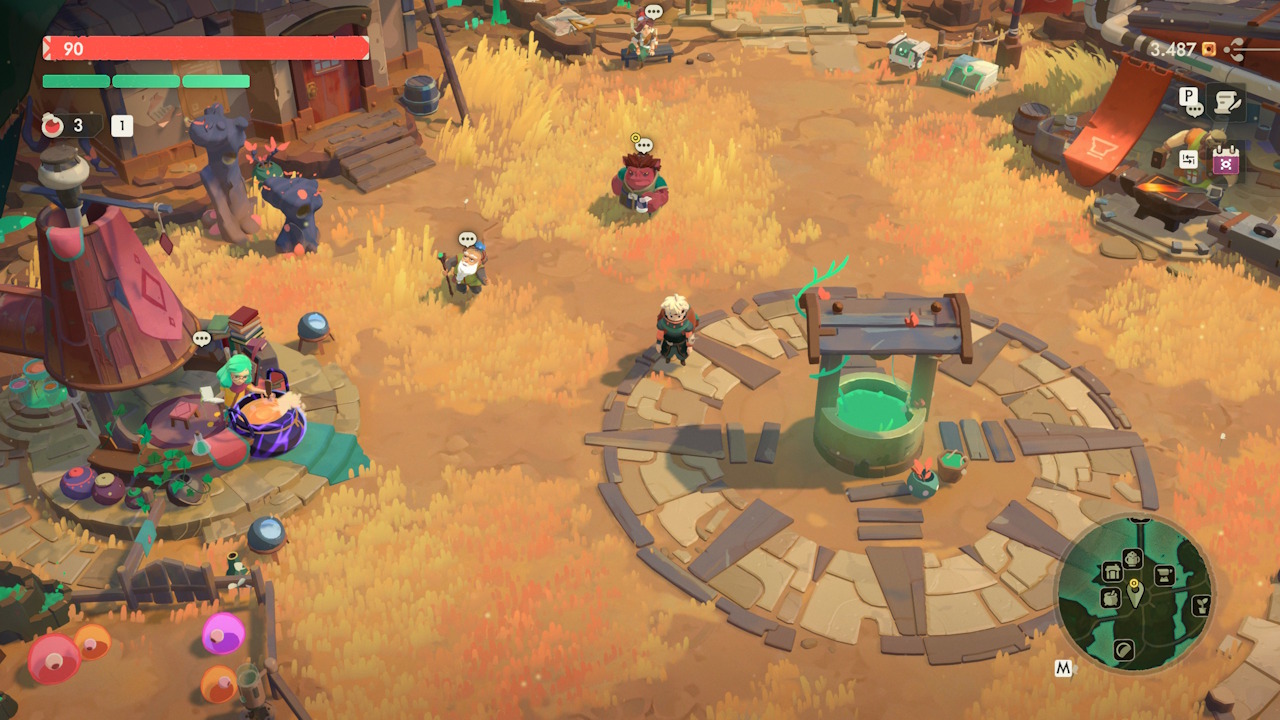
Task: Open the journal/quests icon near the minimap area
Action: tap(1226, 100)
